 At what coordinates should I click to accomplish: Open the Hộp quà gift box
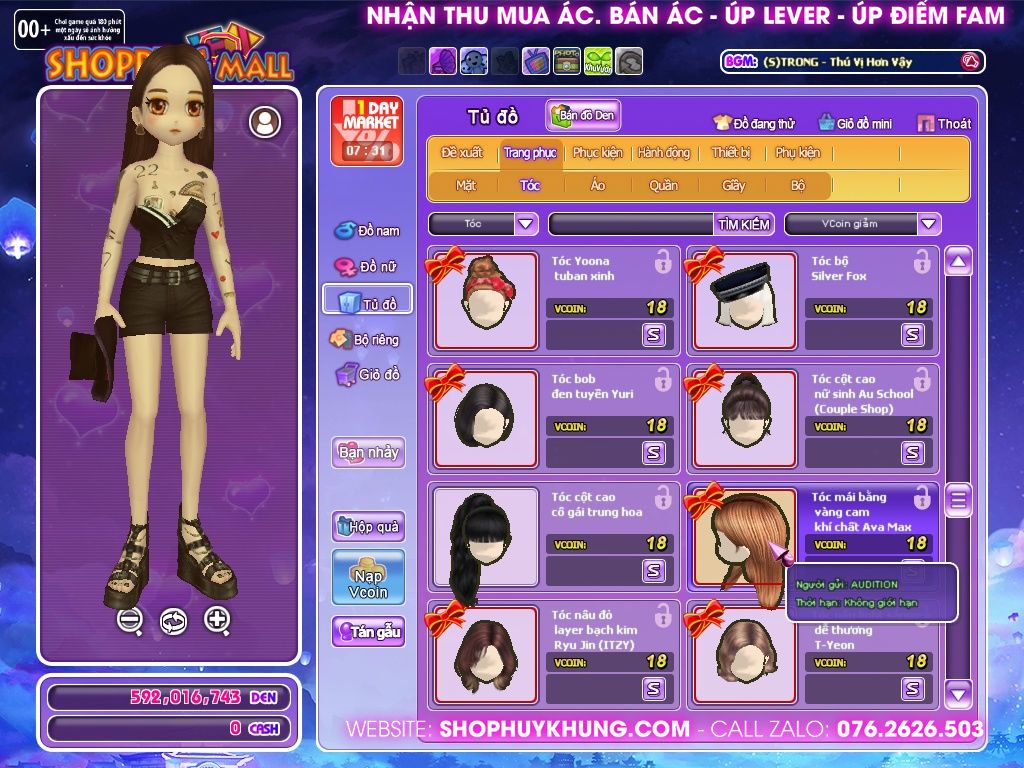368,526
